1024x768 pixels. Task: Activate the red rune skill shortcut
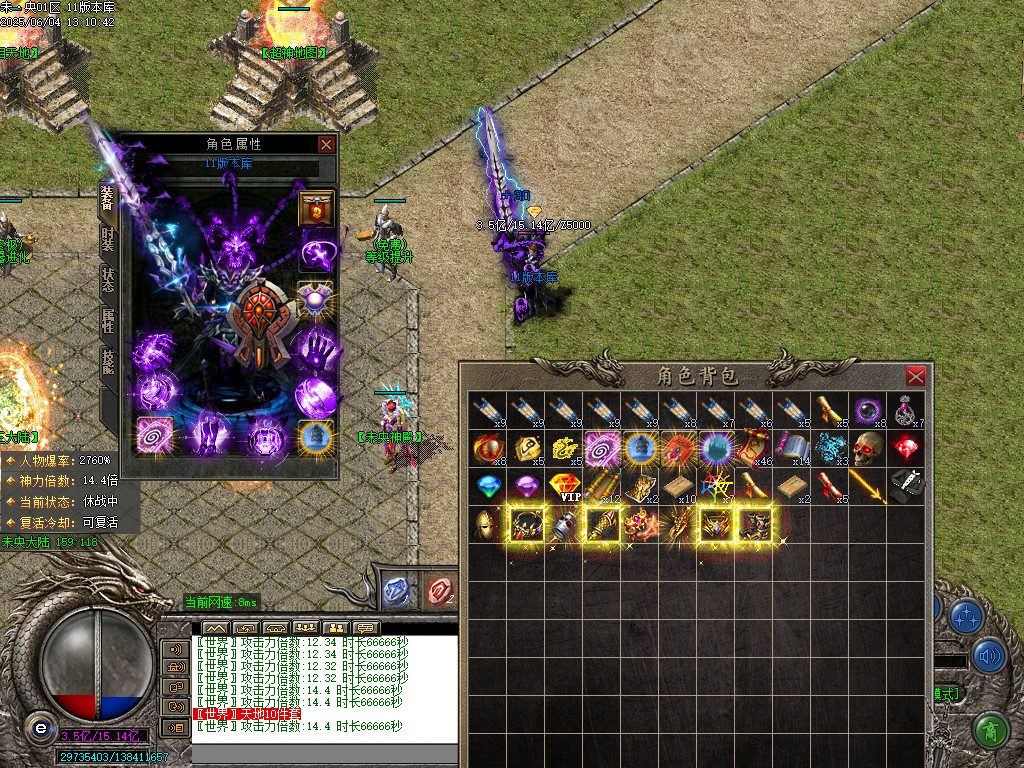pos(438,591)
